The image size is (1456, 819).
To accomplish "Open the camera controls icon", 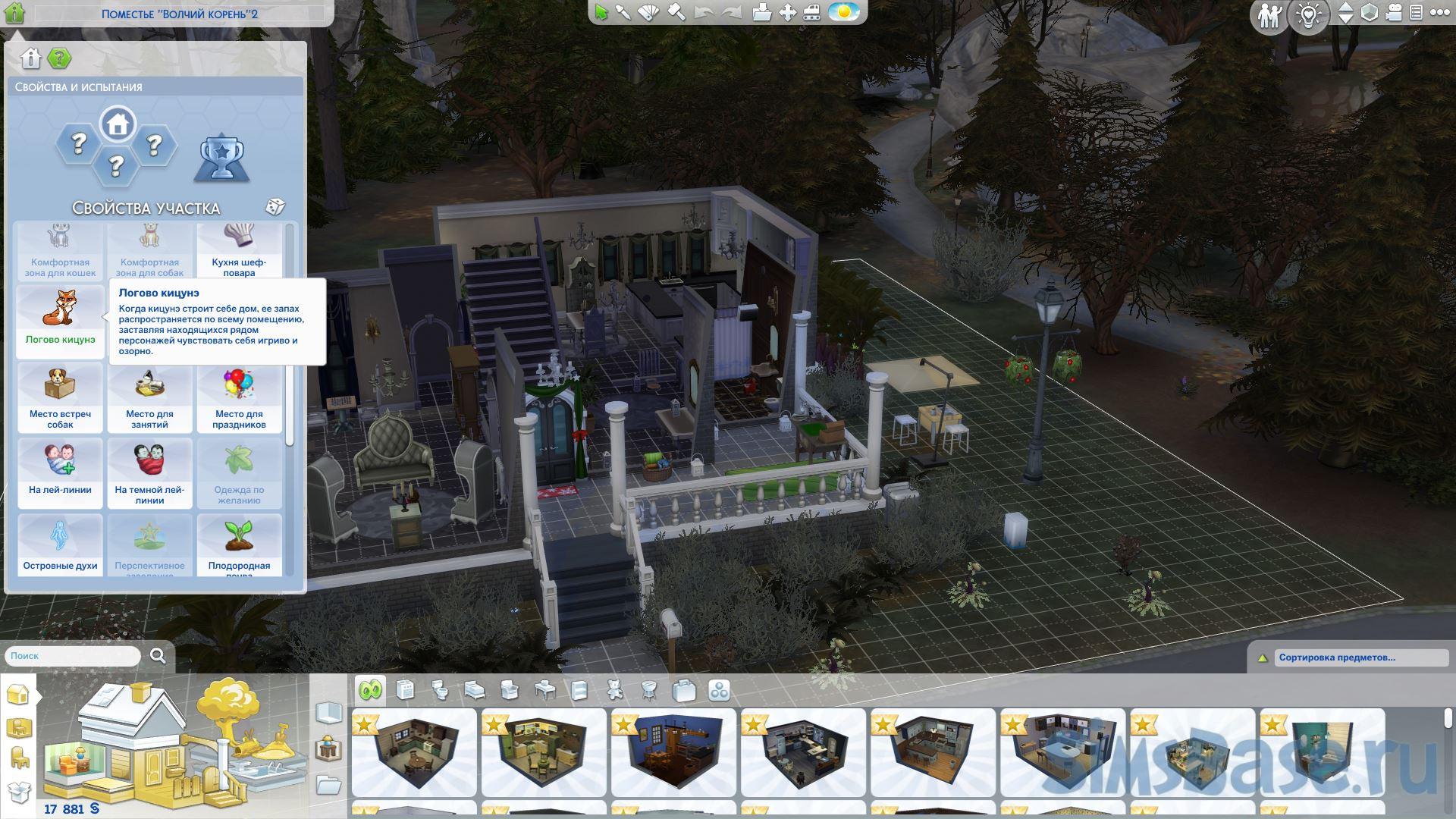I will coord(1394,13).
